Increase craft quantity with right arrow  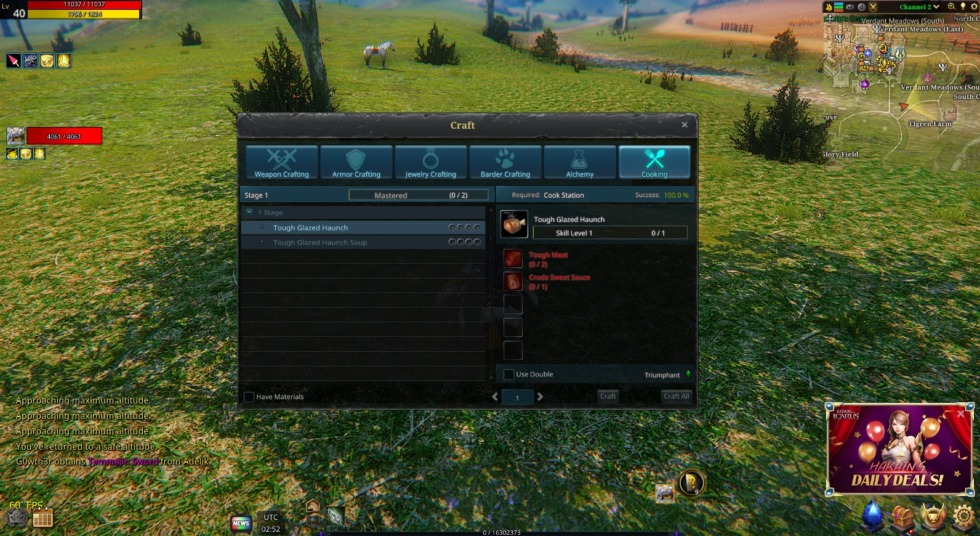click(541, 397)
